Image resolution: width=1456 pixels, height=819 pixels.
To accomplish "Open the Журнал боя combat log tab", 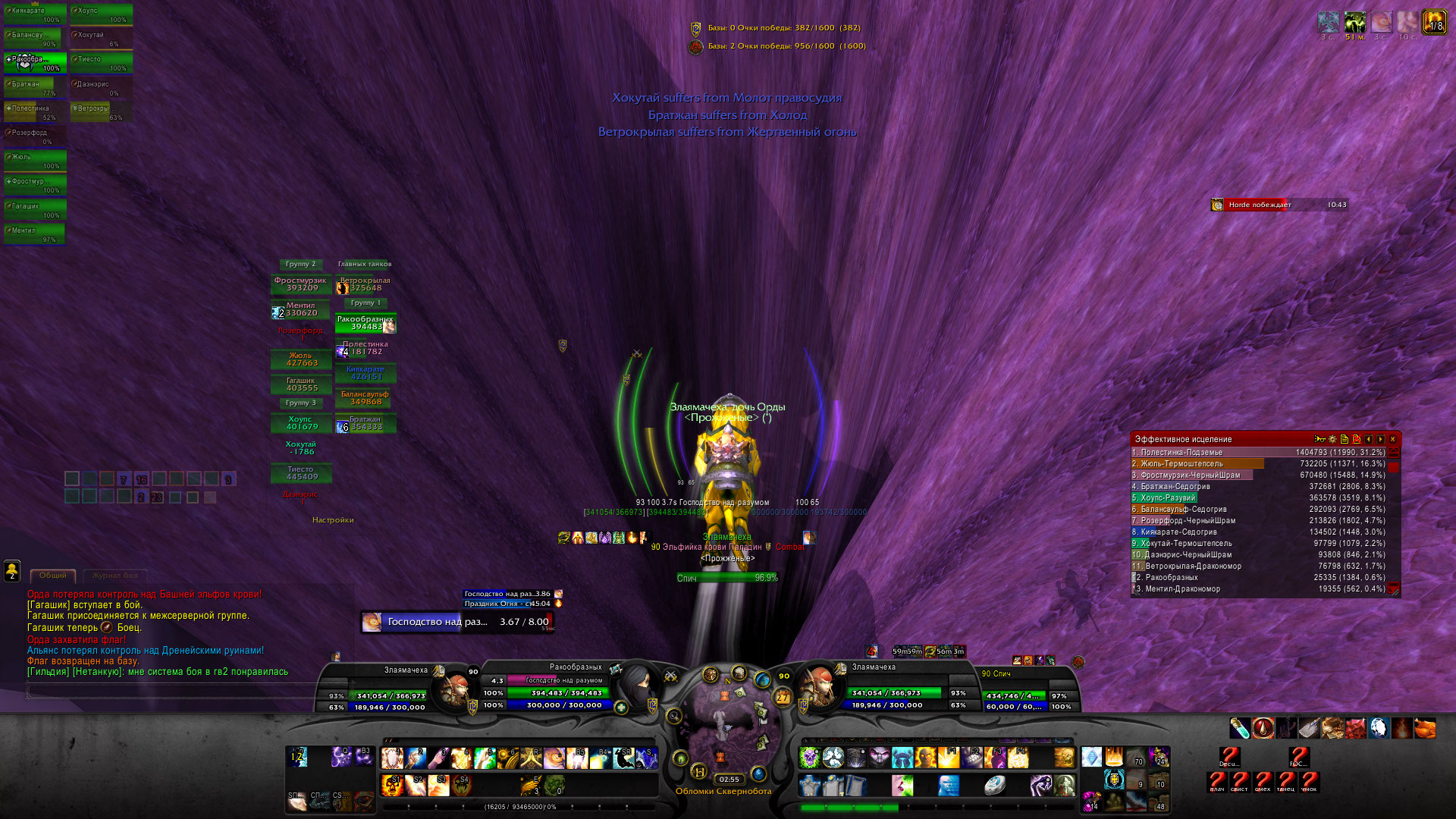I will [115, 576].
